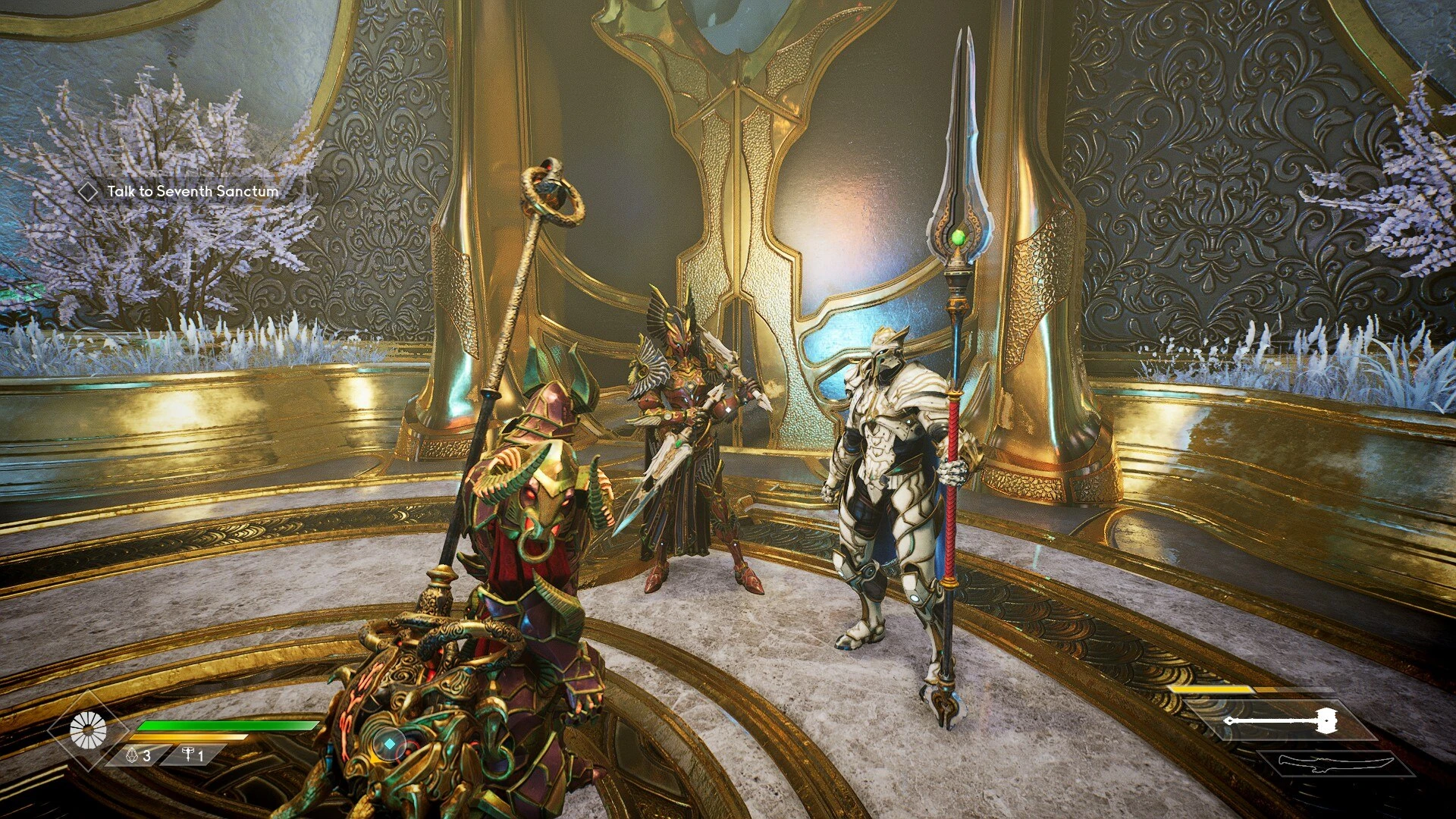Select the equipped warhammer weapon slot
This screenshot has height=819, width=1456.
(x=1281, y=720)
